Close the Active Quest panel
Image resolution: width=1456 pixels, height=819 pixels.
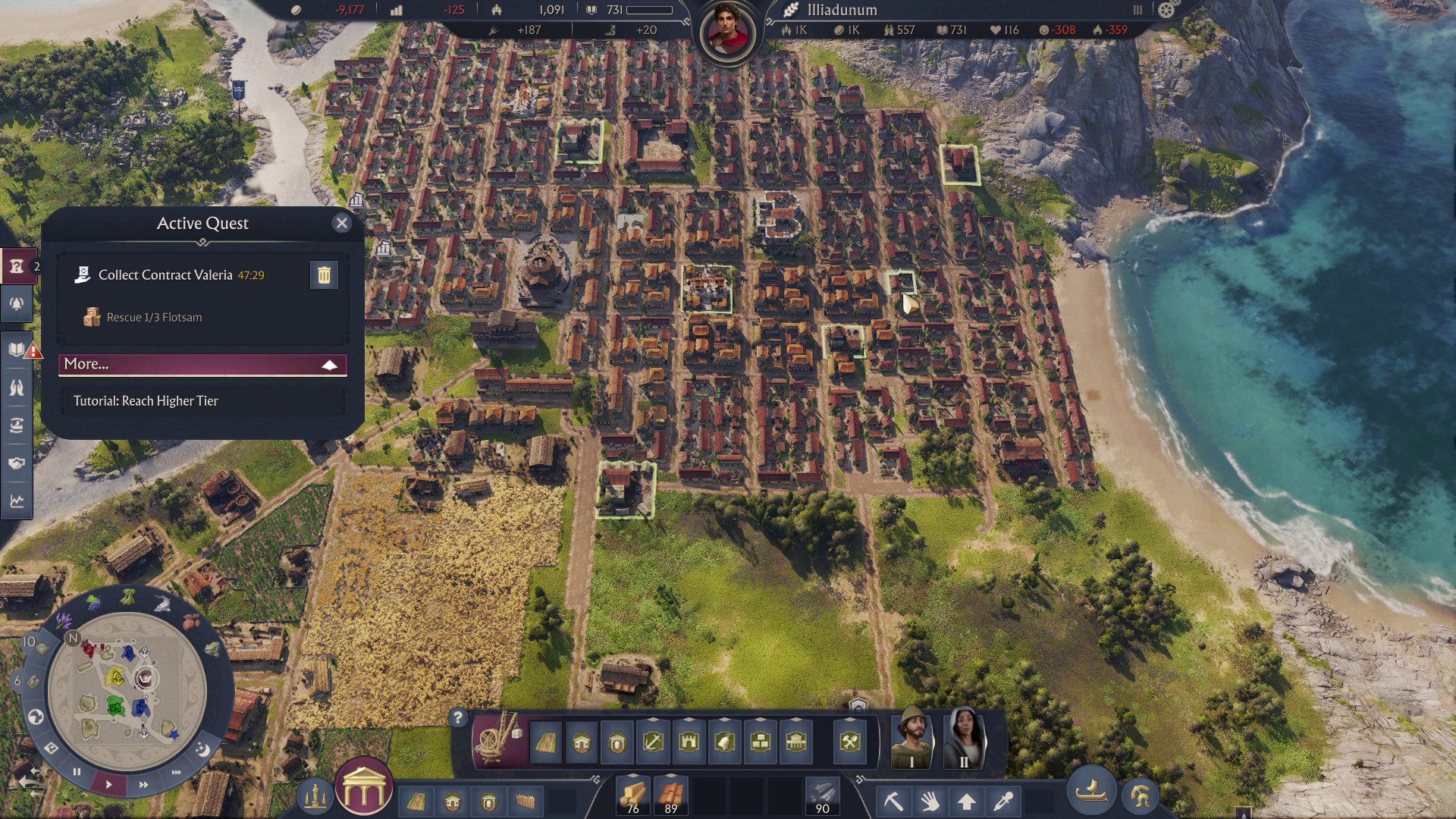[x=341, y=223]
